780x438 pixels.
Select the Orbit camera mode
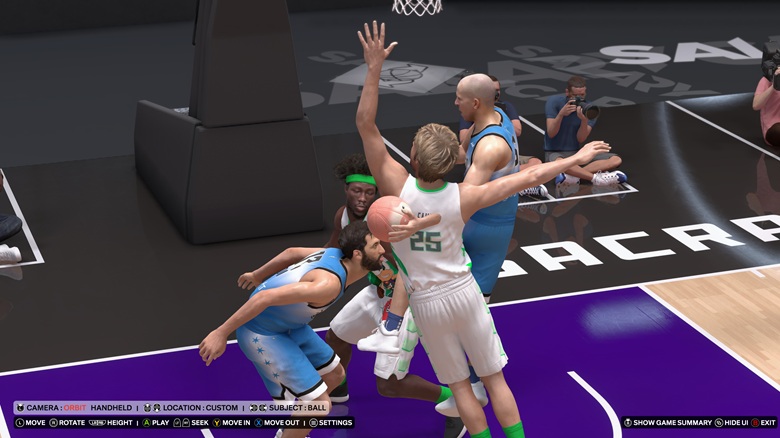click(x=75, y=408)
